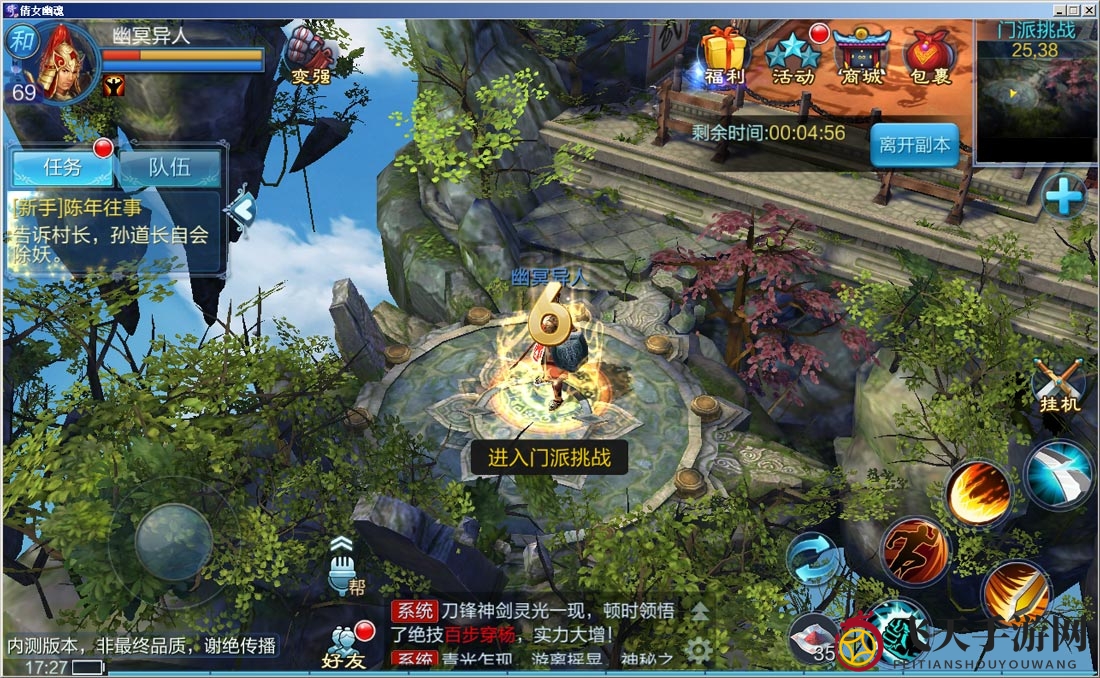
Task: Click the blue plus expand button
Action: click(1063, 196)
